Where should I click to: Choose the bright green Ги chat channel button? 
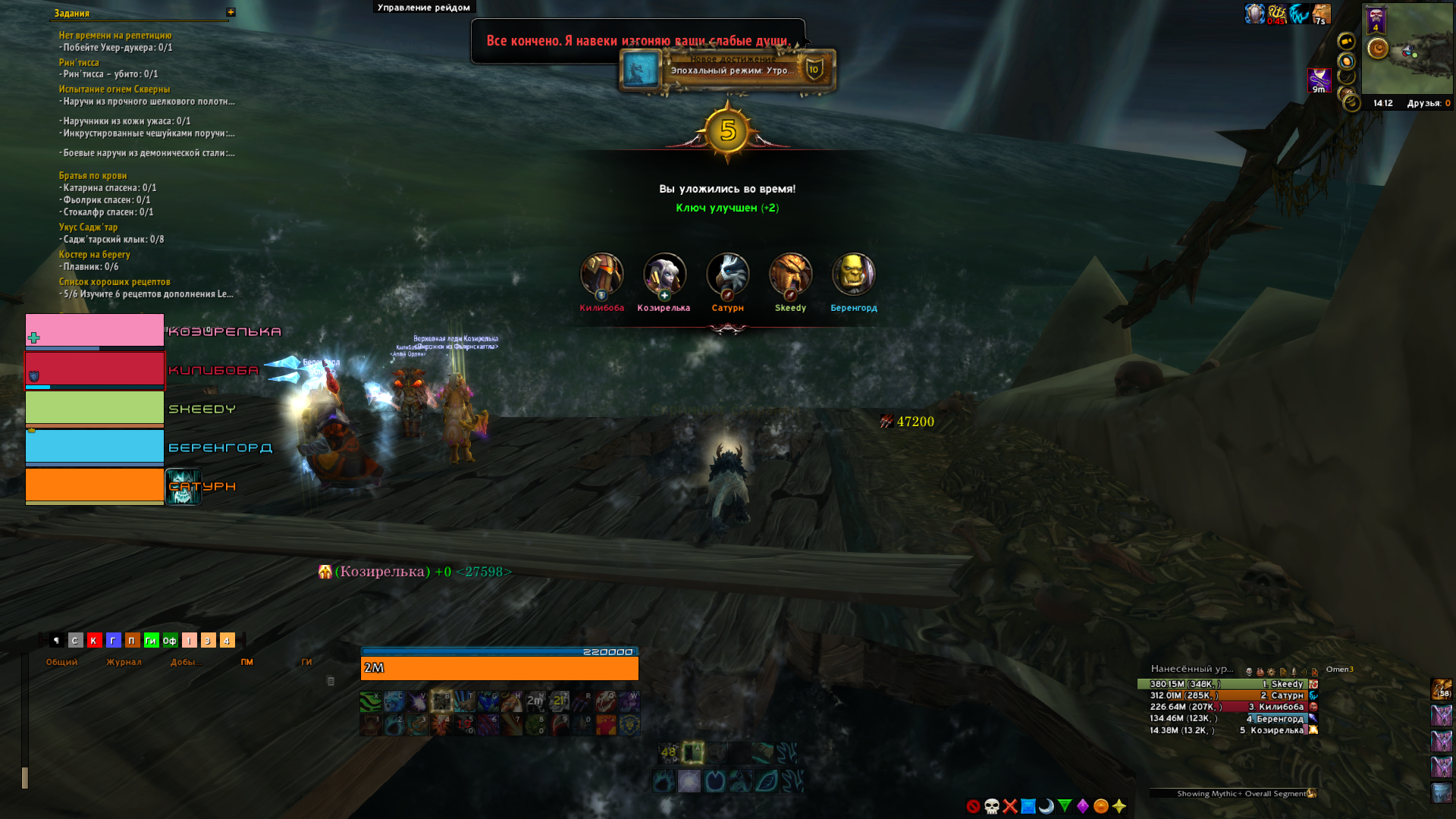151,641
